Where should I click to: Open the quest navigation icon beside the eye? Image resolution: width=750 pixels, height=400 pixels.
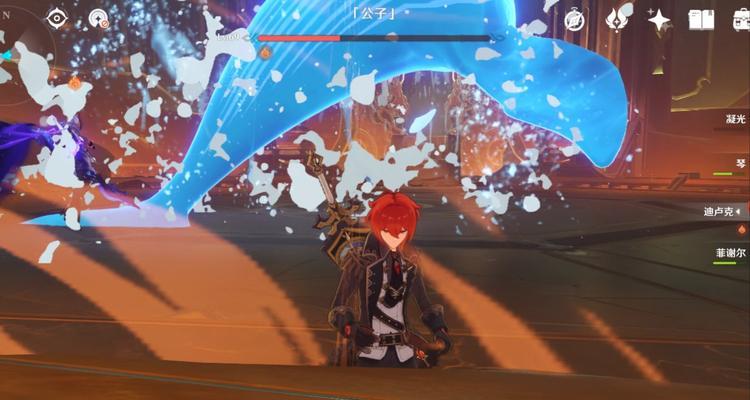tap(98, 18)
